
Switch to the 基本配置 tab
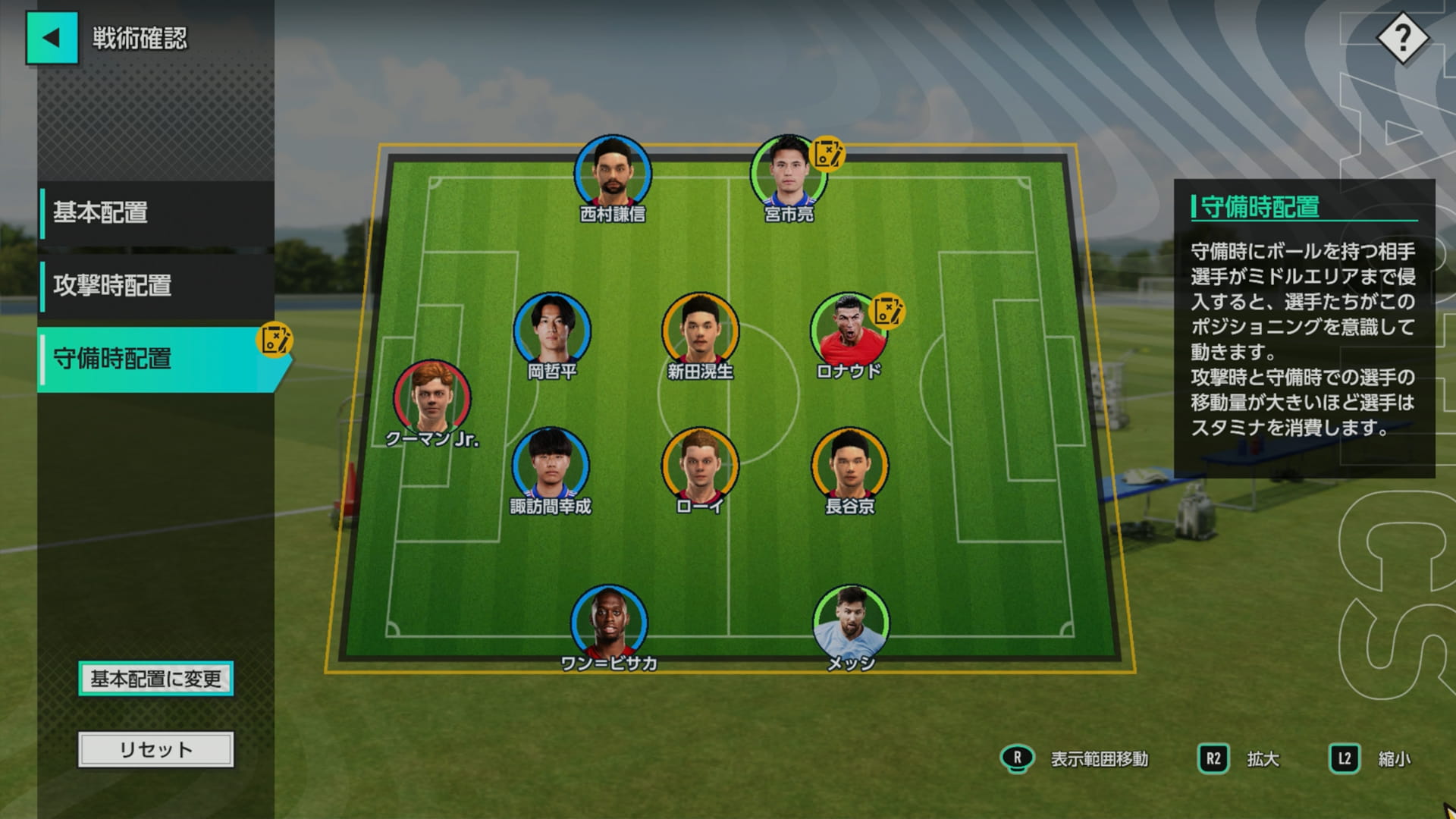[x=156, y=213]
